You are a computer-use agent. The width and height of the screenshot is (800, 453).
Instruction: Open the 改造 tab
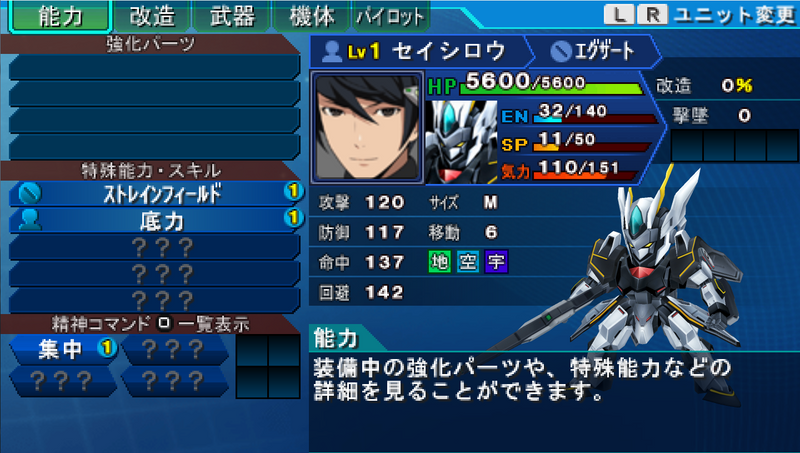pos(152,16)
